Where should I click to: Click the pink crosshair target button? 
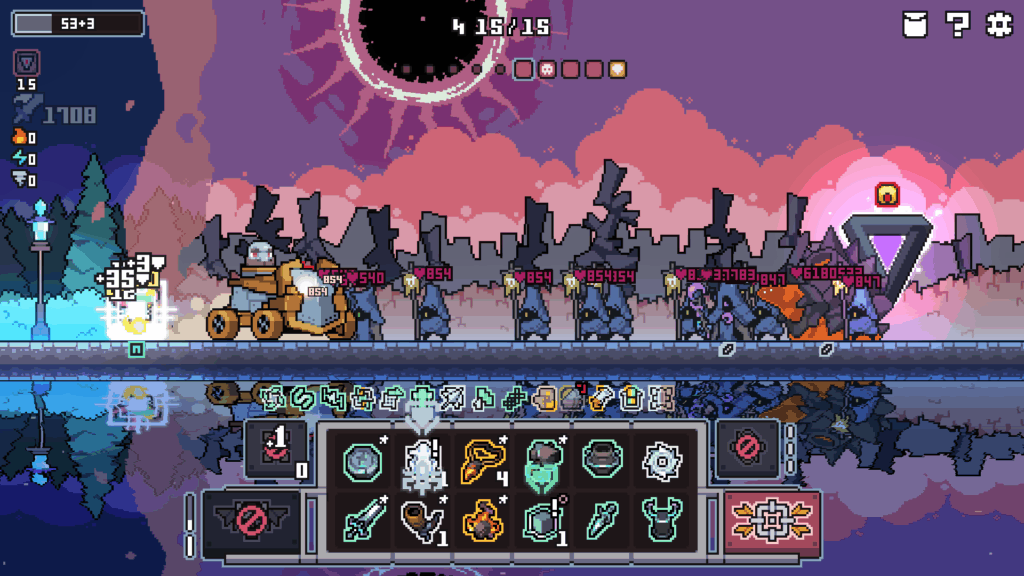(770, 521)
